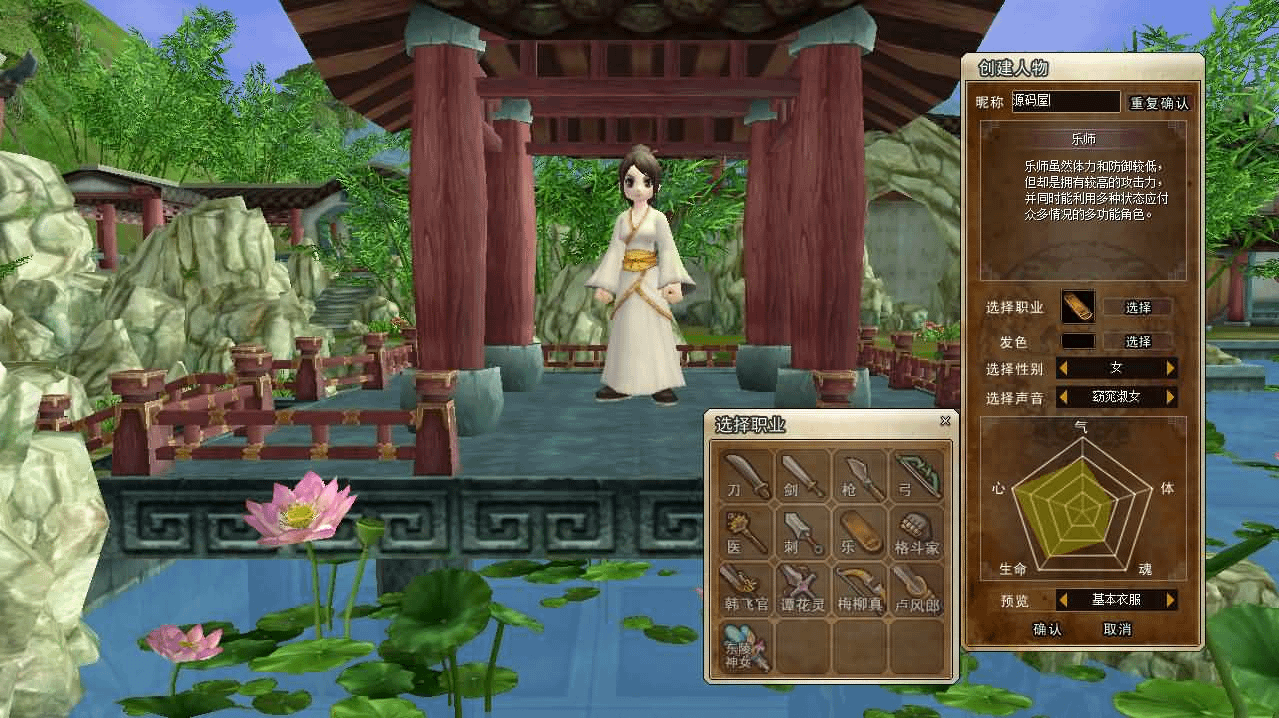Check name with 重复确认 button

tap(1160, 103)
